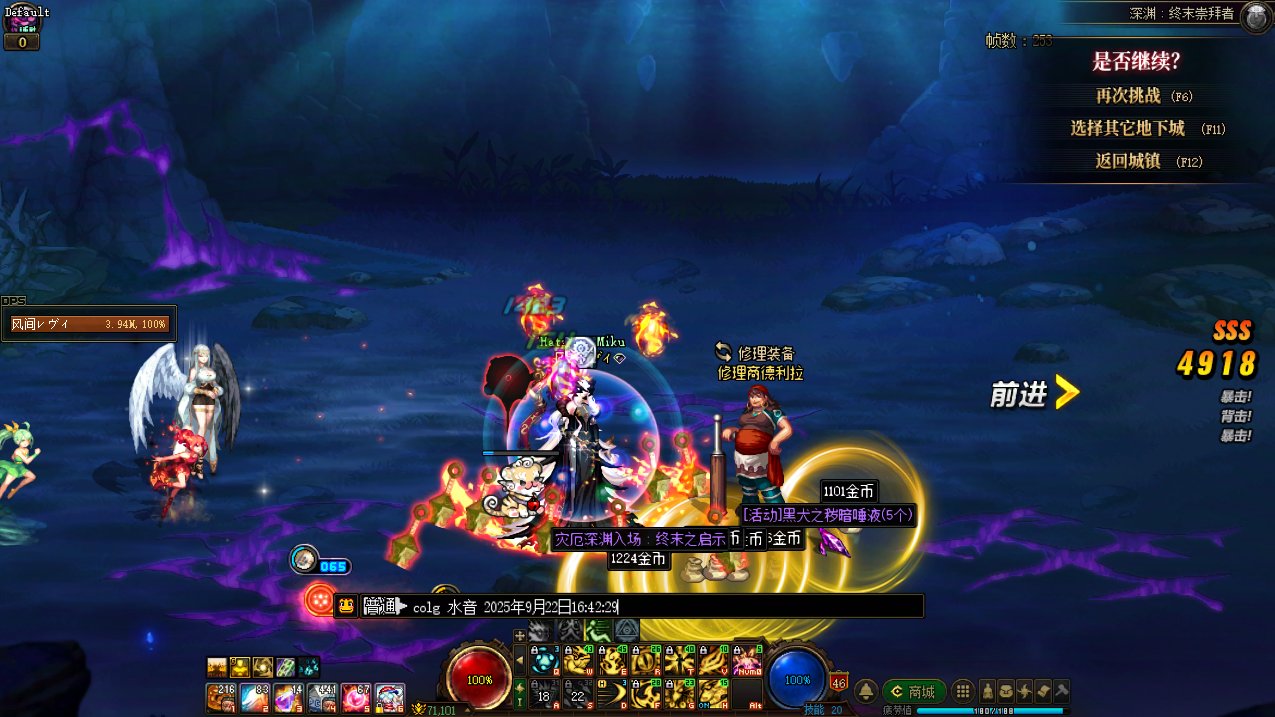This screenshot has width=1275, height=717.
Task: Activate the pink skill on Num0 slot
Action: [747, 661]
